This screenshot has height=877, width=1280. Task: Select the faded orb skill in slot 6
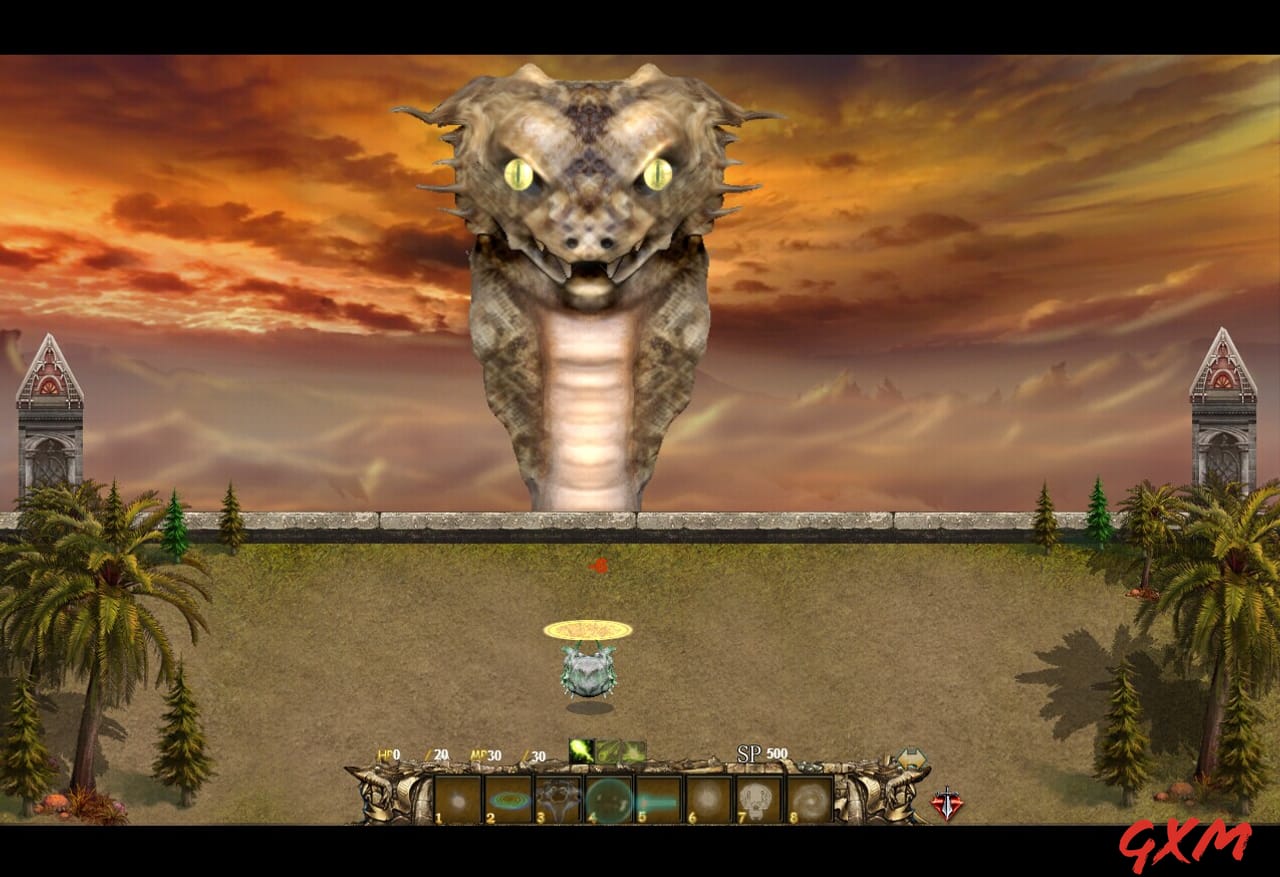coord(707,799)
